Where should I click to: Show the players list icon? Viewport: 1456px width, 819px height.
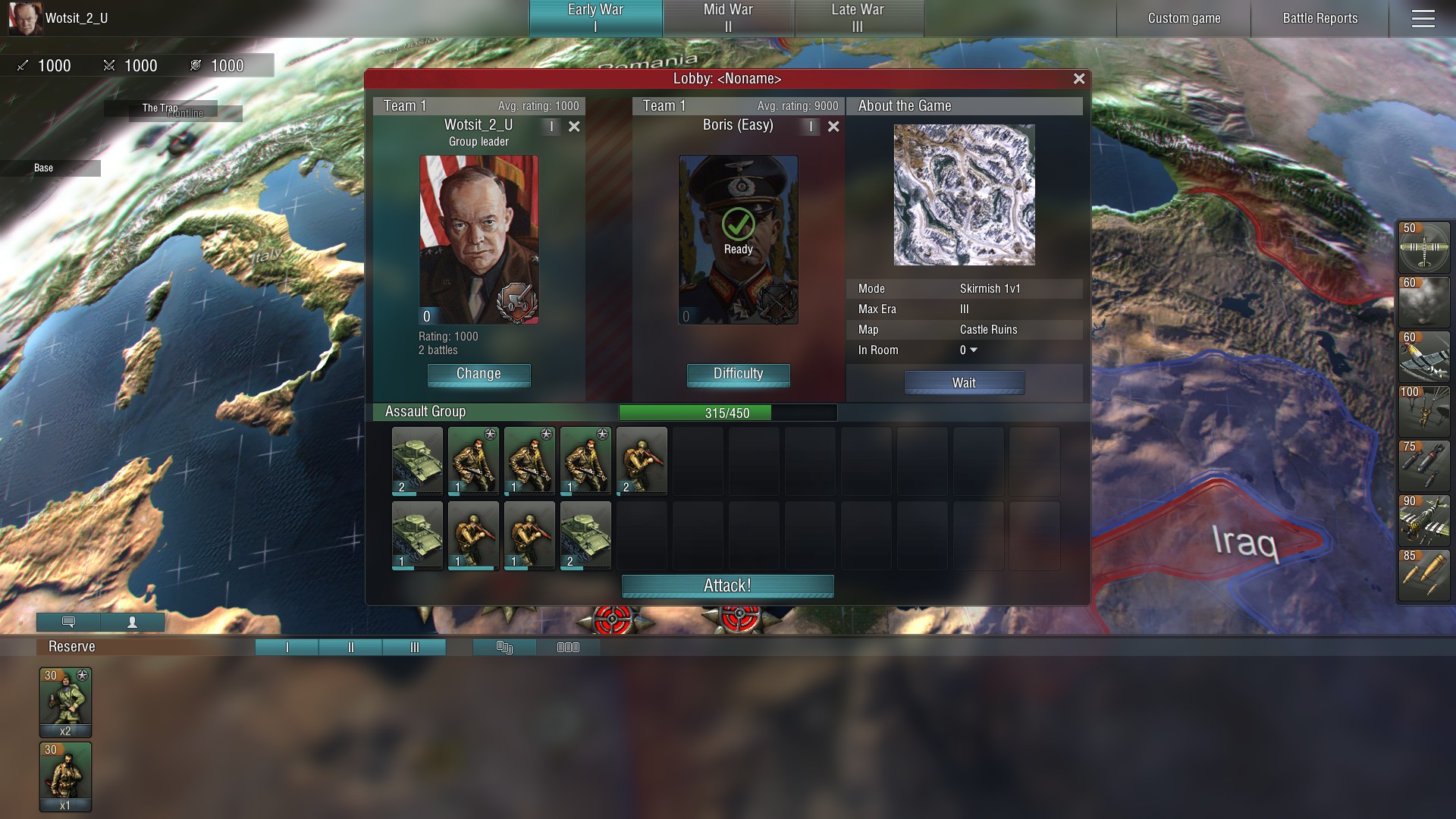pos(132,623)
